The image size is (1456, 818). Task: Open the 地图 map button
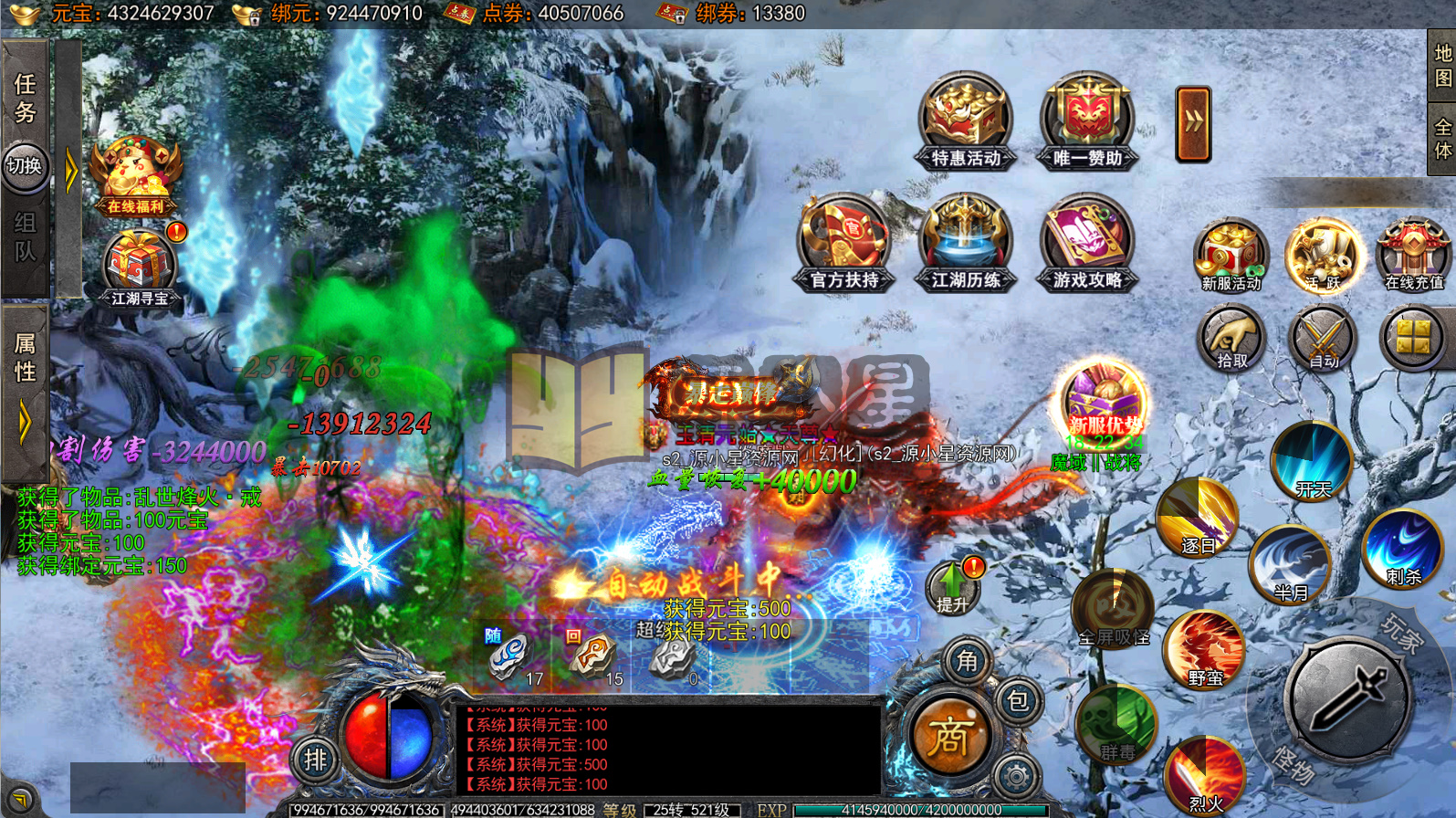[x=1442, y=66]
